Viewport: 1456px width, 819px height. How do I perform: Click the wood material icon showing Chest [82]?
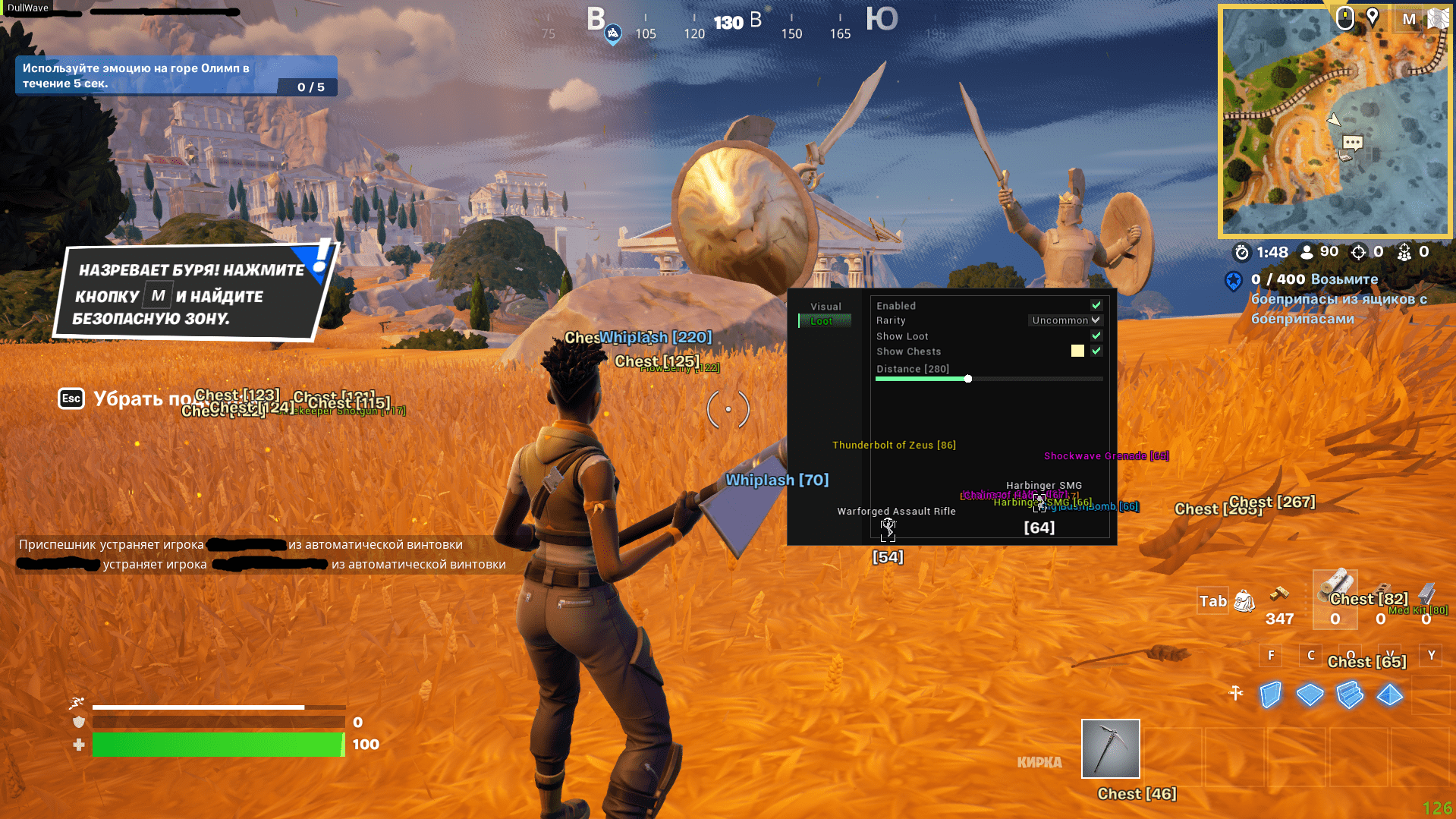point(1335,600)
